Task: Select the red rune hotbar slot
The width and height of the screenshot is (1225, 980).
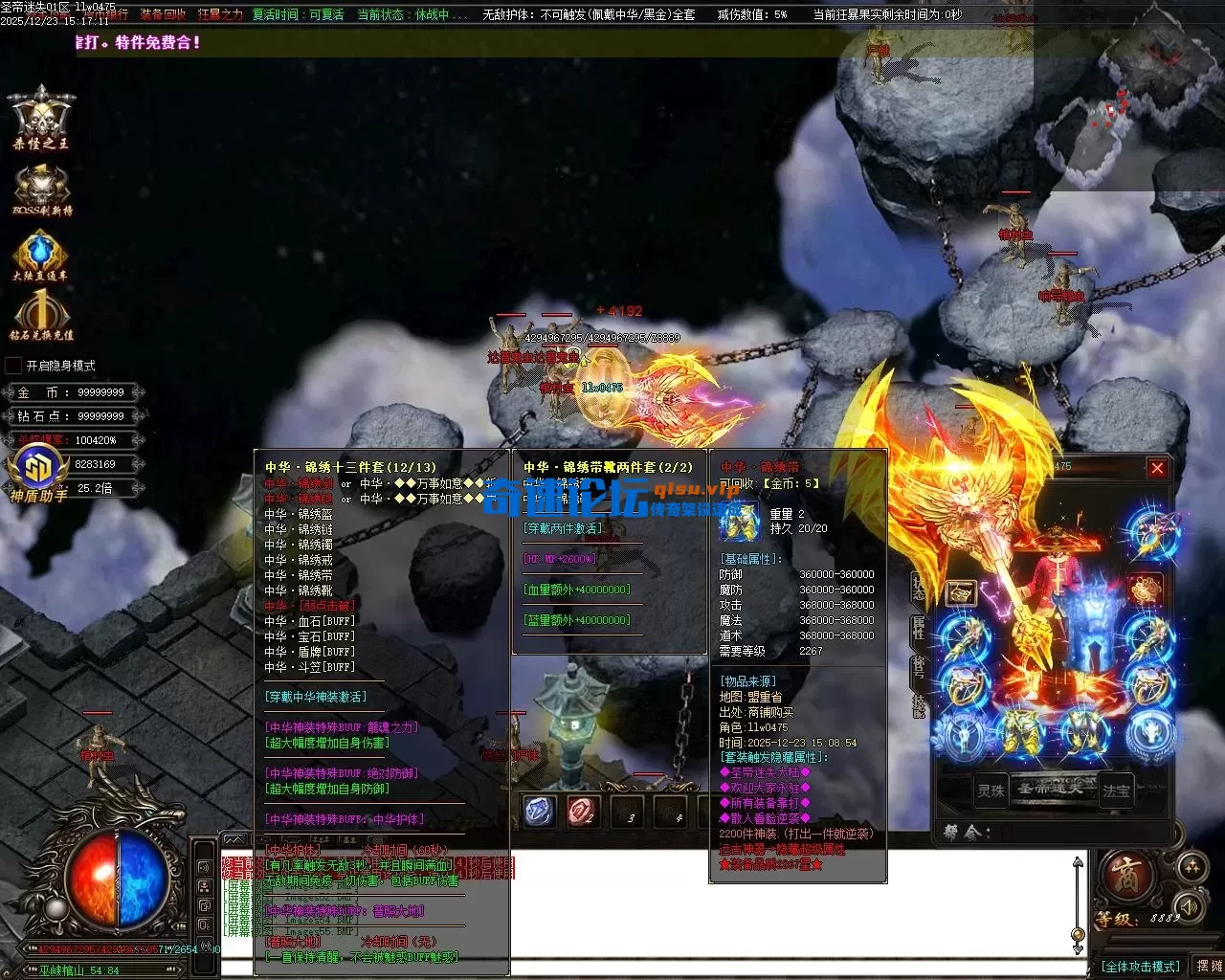Action: [x=583, y=812]
